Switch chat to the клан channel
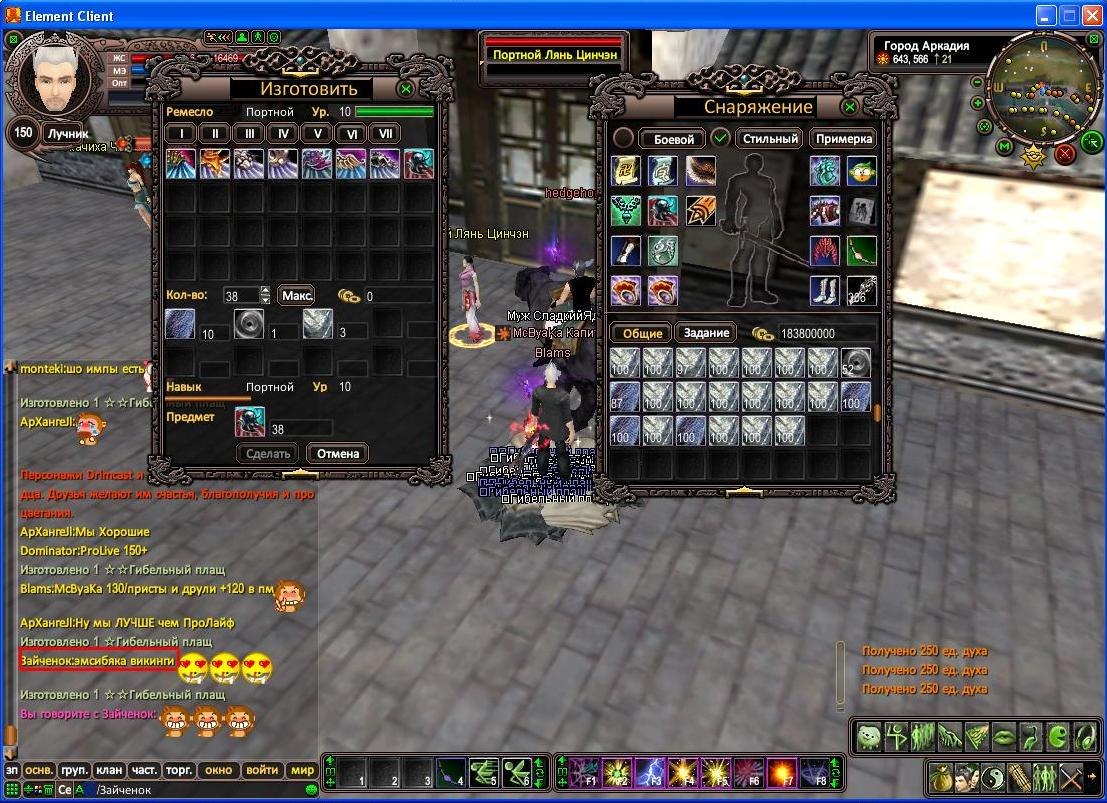1107x803 pixels. coord(108,770)
